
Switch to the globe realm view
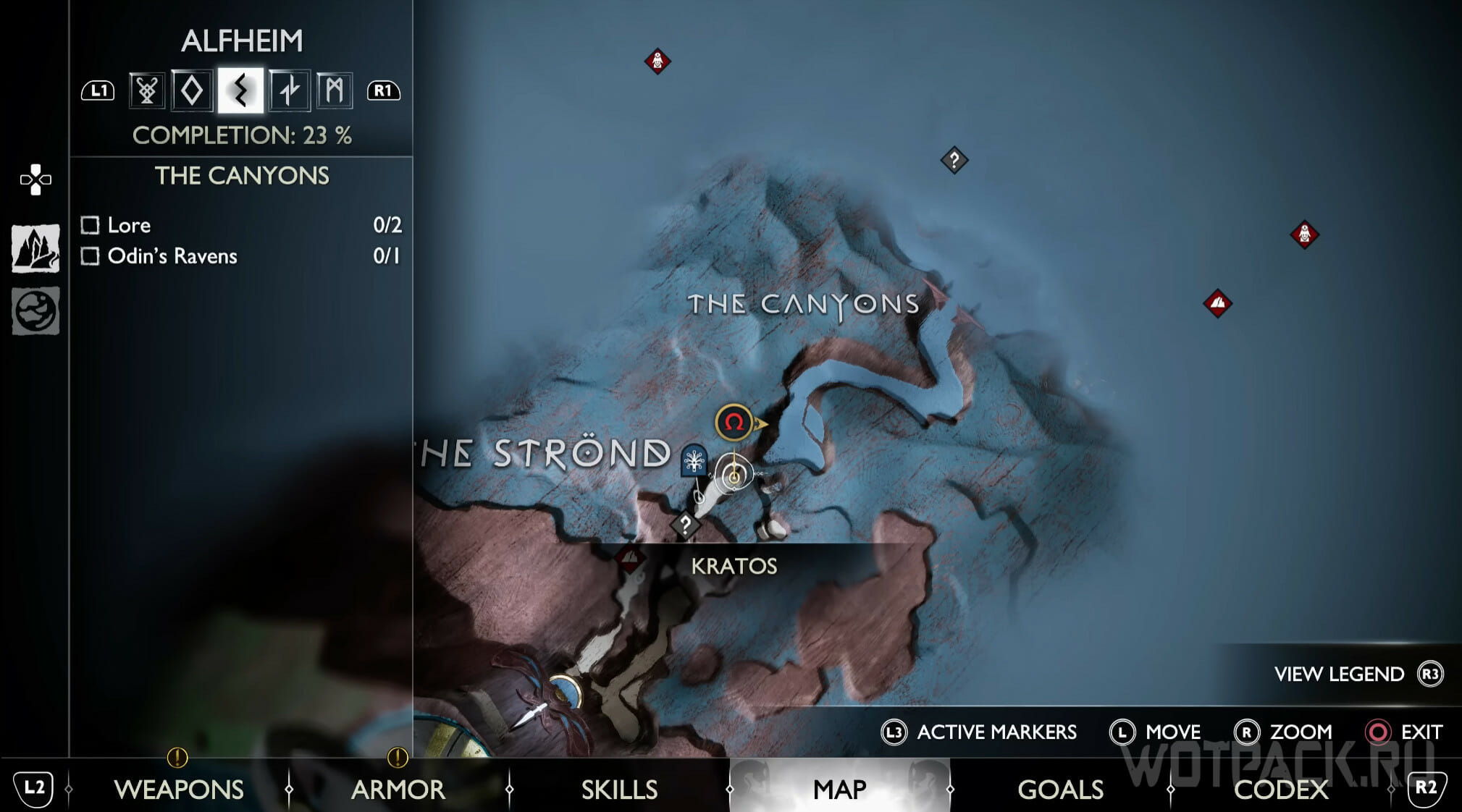click(35, 311)
